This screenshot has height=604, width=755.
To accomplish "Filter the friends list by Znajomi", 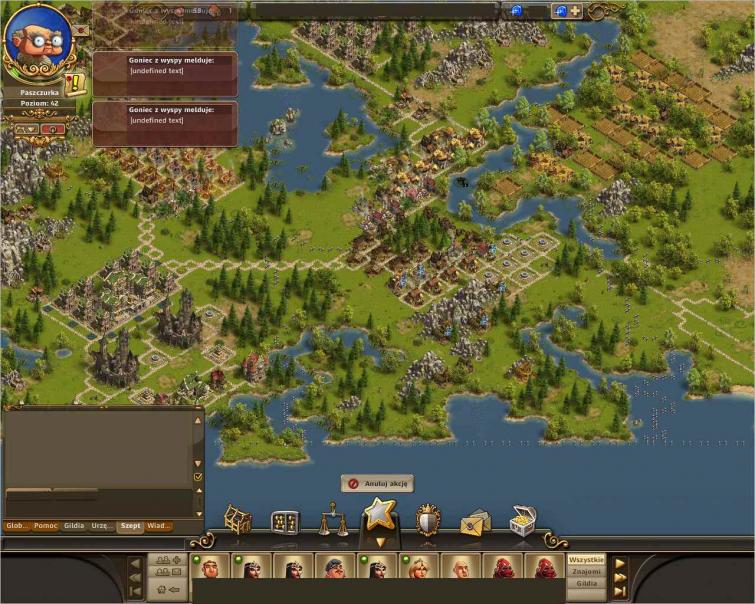I will [587, 571].
